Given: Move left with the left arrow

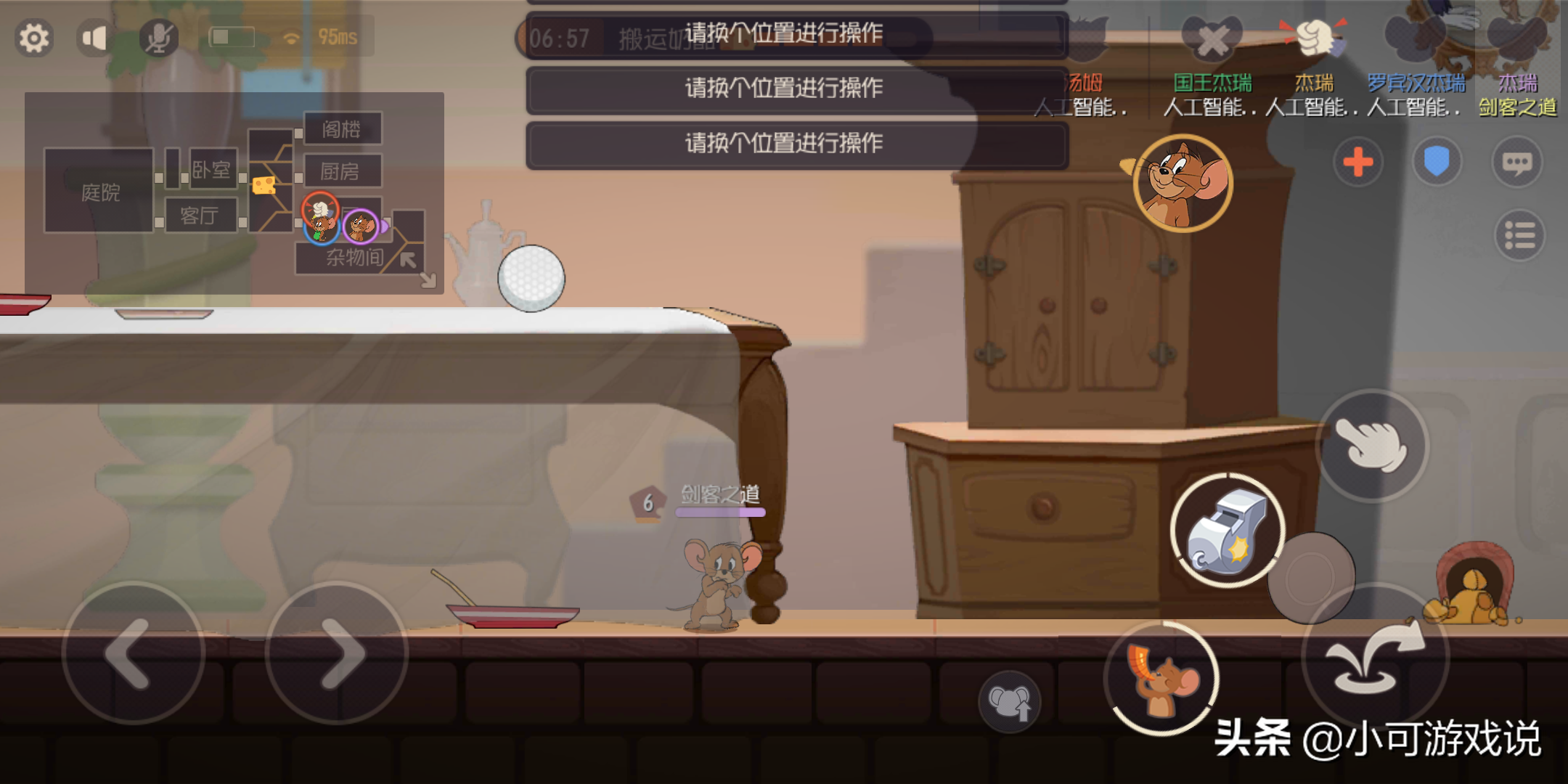Looking at the screenshot, I should (x=134, y=653).
